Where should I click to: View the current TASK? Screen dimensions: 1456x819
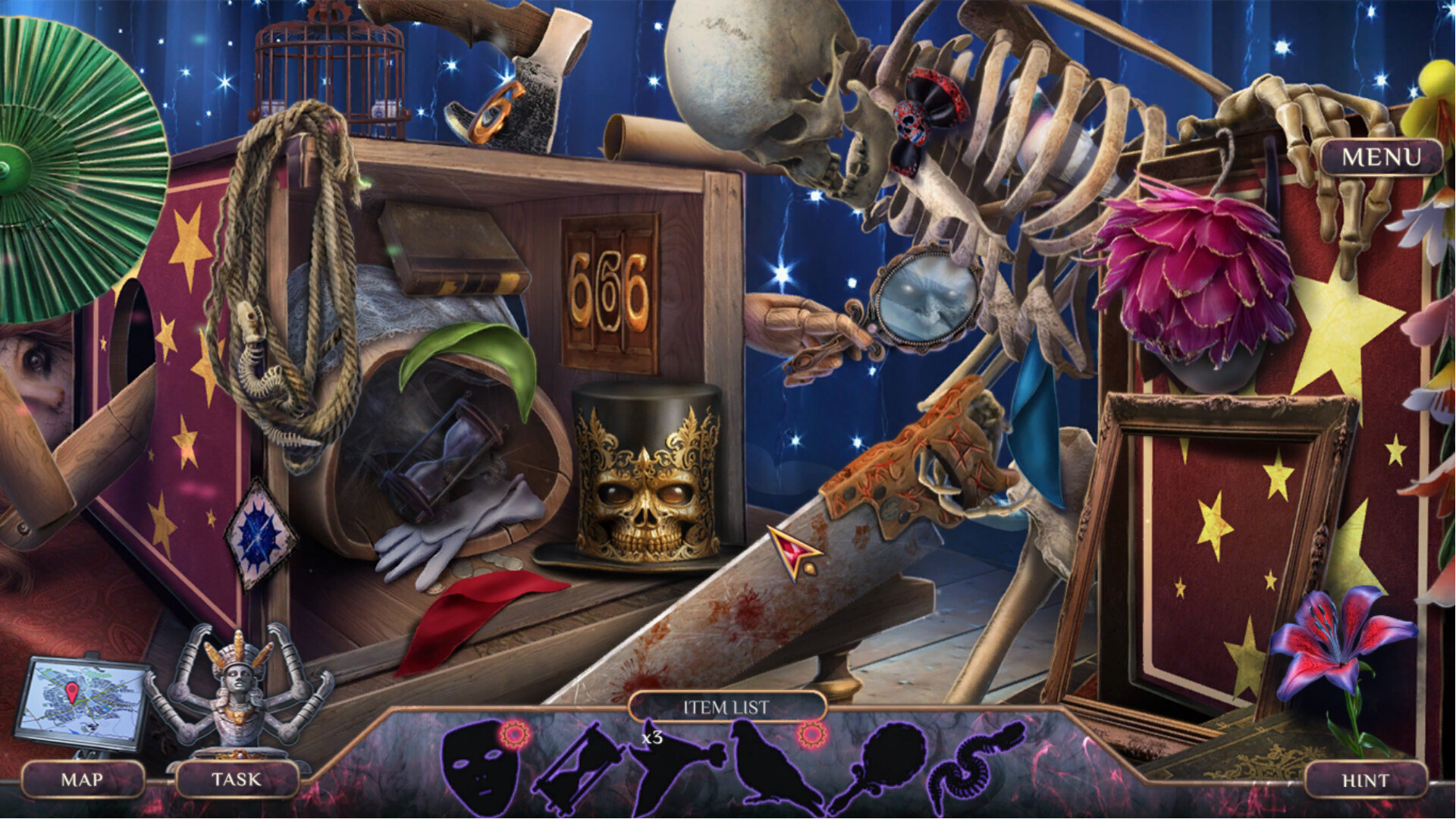[237, 779]
